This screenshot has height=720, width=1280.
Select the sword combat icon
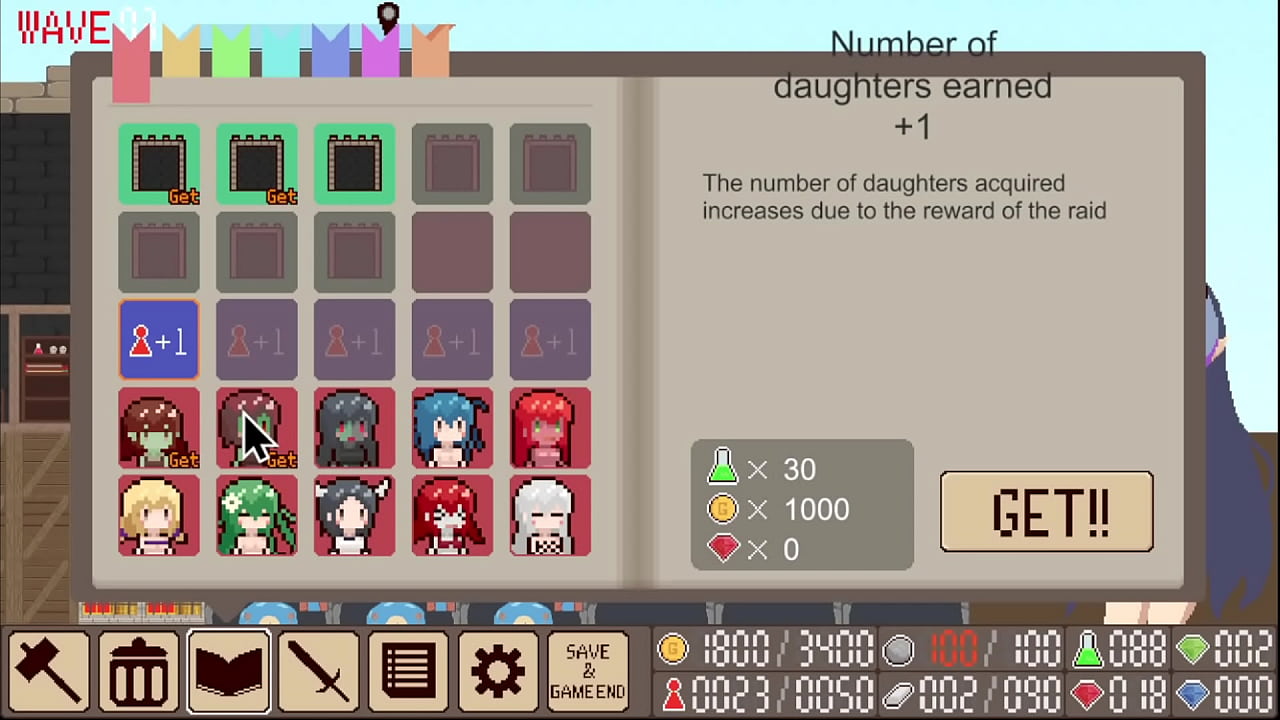pos(318,668)
